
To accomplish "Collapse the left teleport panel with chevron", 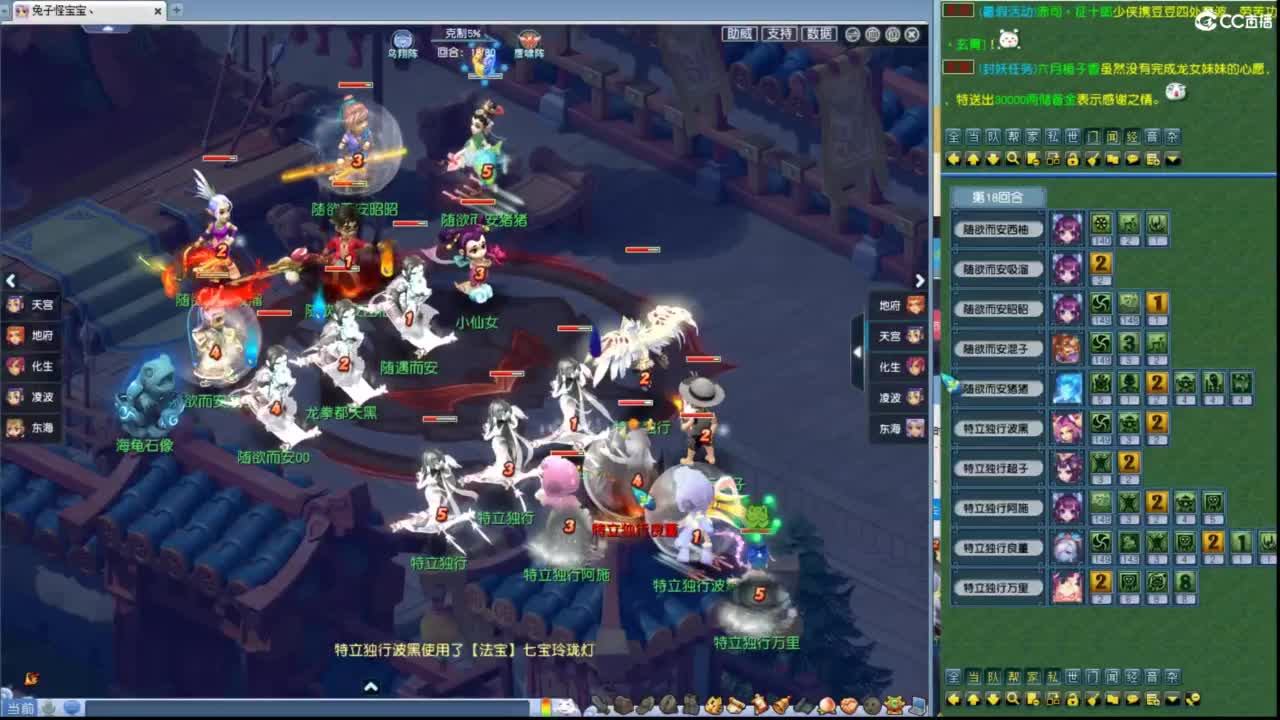I will pos(12,281).
